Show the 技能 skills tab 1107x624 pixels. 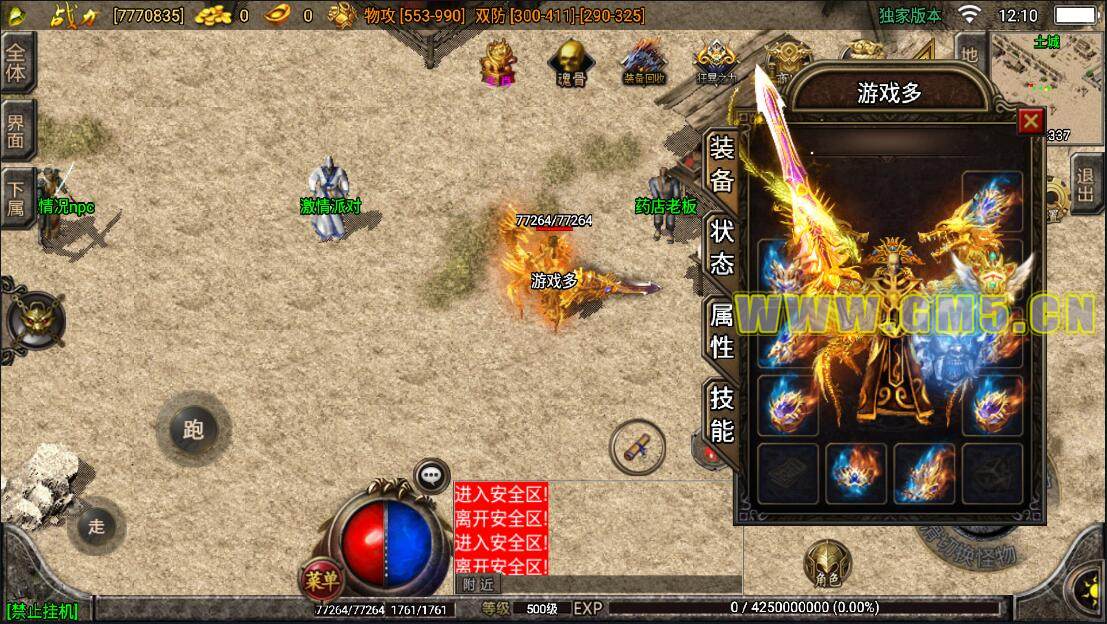(x=721, y=414)
